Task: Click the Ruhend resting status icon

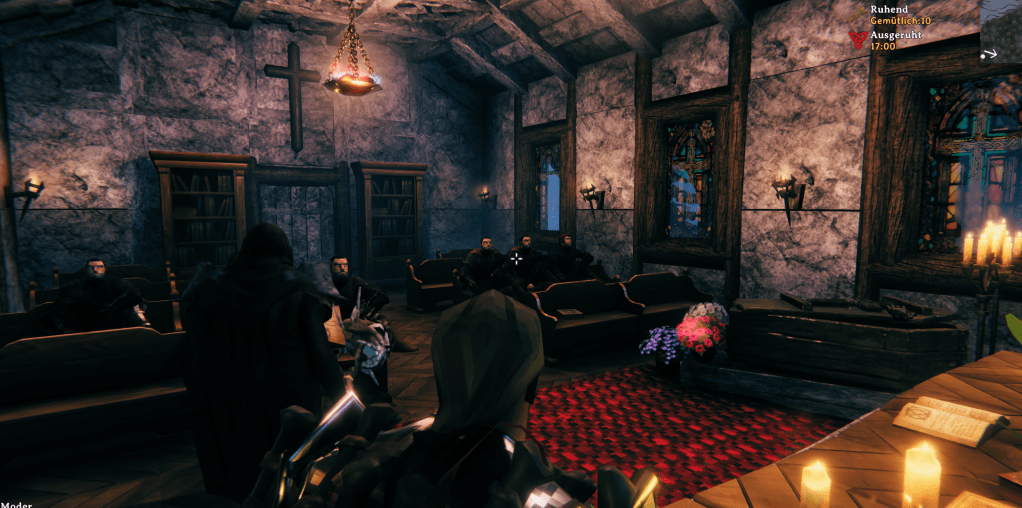Action: 858,13
